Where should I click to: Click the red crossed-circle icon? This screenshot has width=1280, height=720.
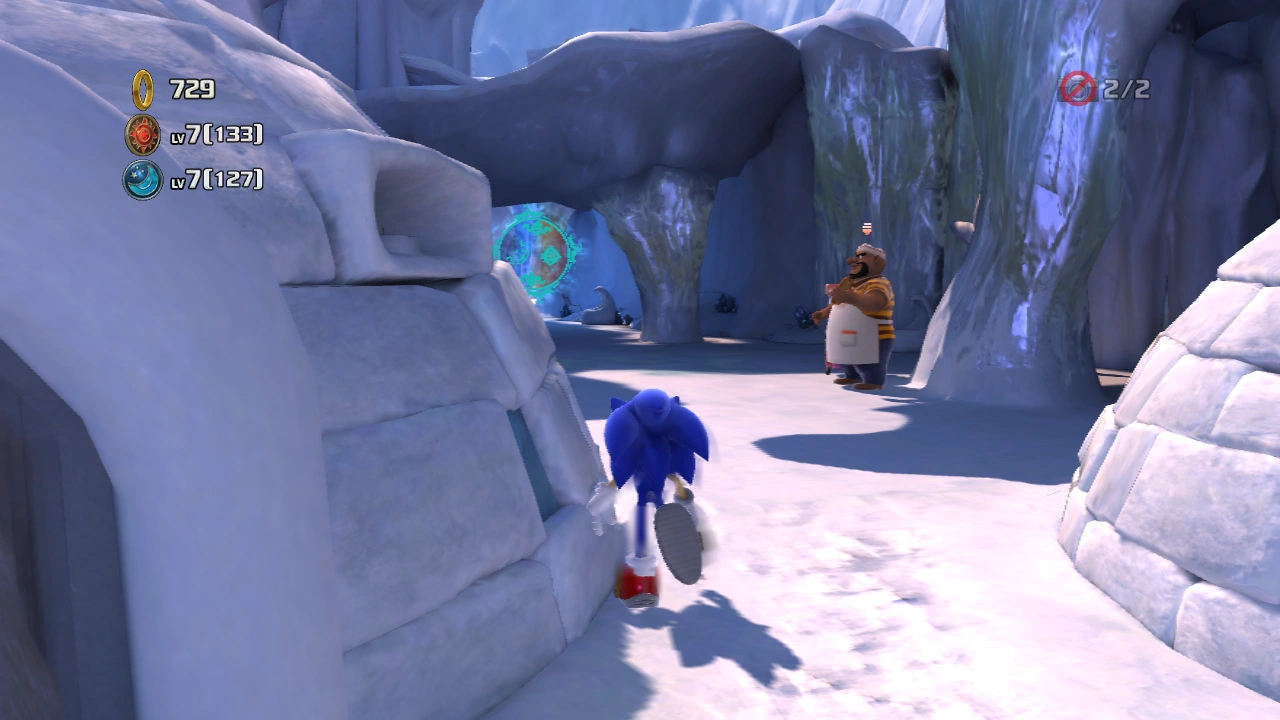point(1078,88)
